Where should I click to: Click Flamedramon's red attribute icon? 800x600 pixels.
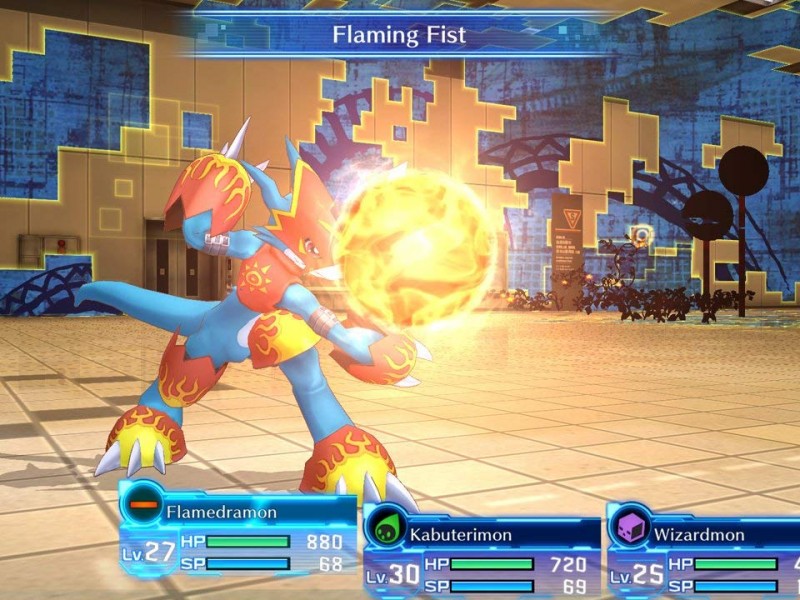pyautogui.click(x=144, y=503)
